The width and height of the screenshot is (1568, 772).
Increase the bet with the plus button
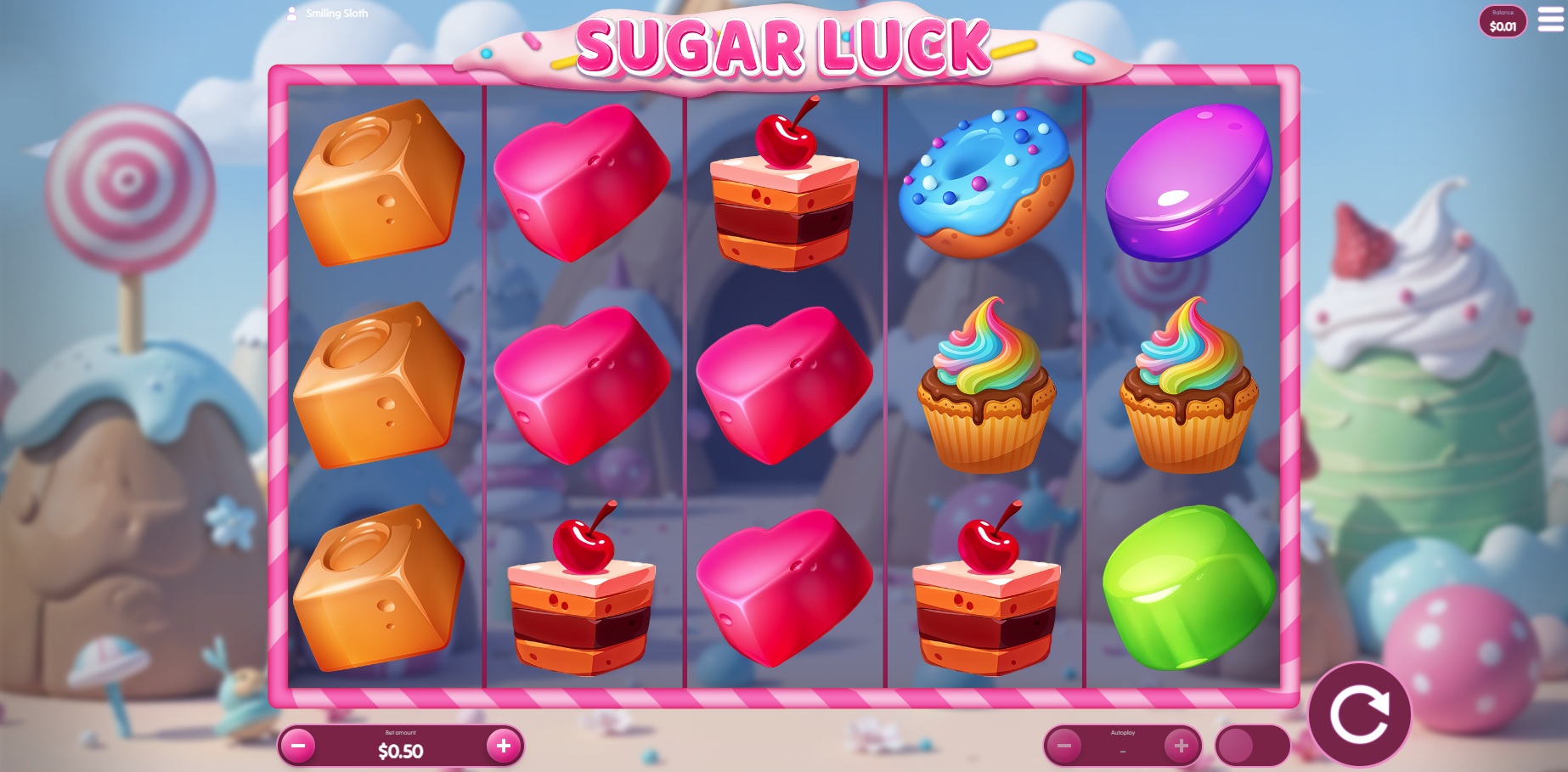[503, 747]
